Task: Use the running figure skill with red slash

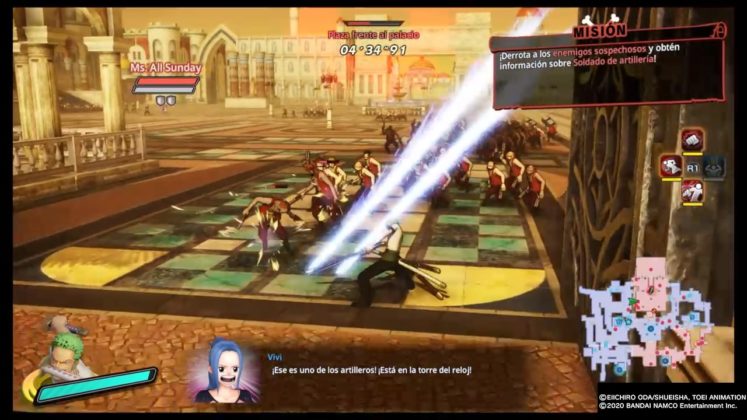Action: point(692,193)
